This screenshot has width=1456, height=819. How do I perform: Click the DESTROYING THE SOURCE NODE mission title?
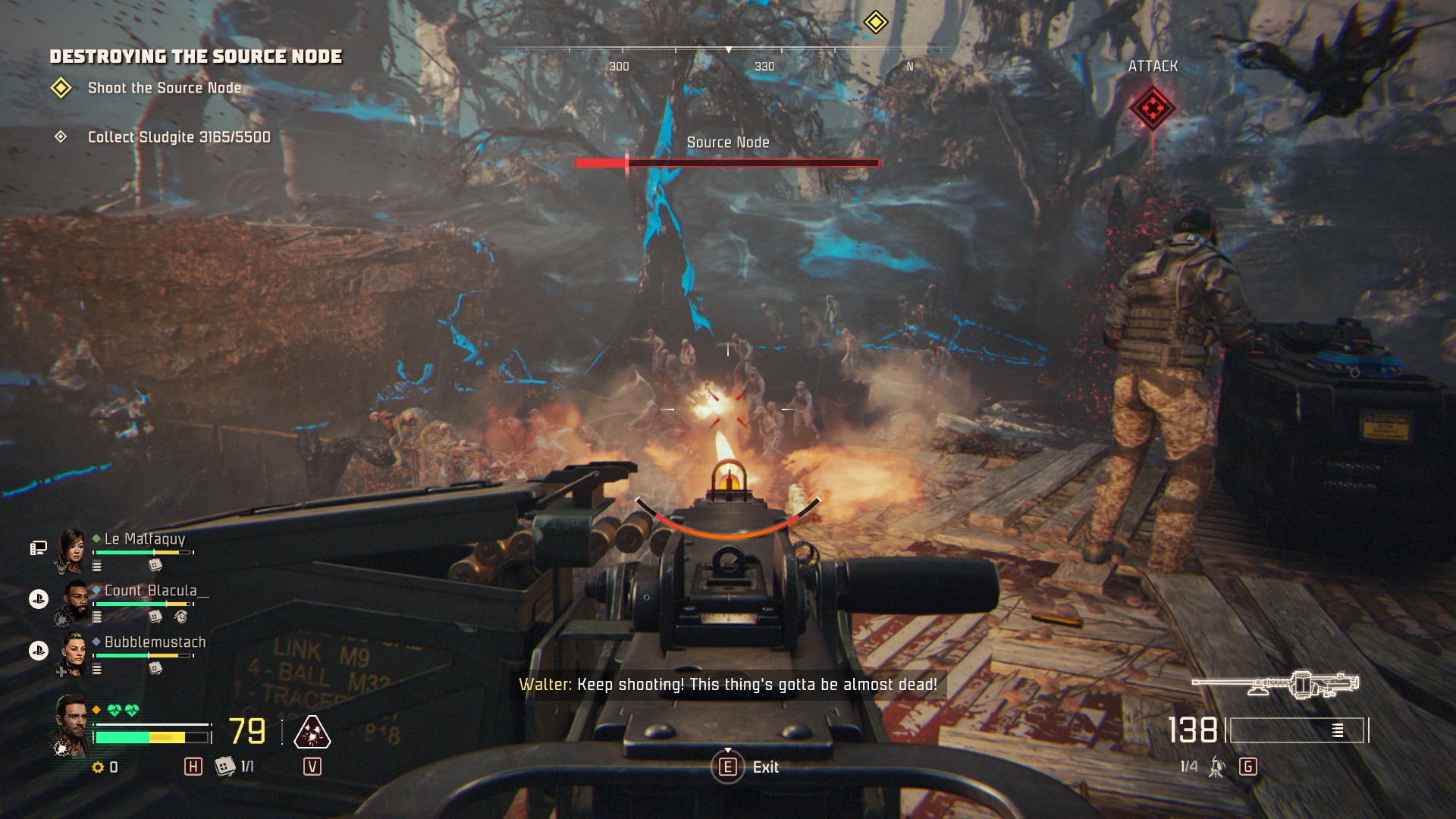[x=197, y=55]
